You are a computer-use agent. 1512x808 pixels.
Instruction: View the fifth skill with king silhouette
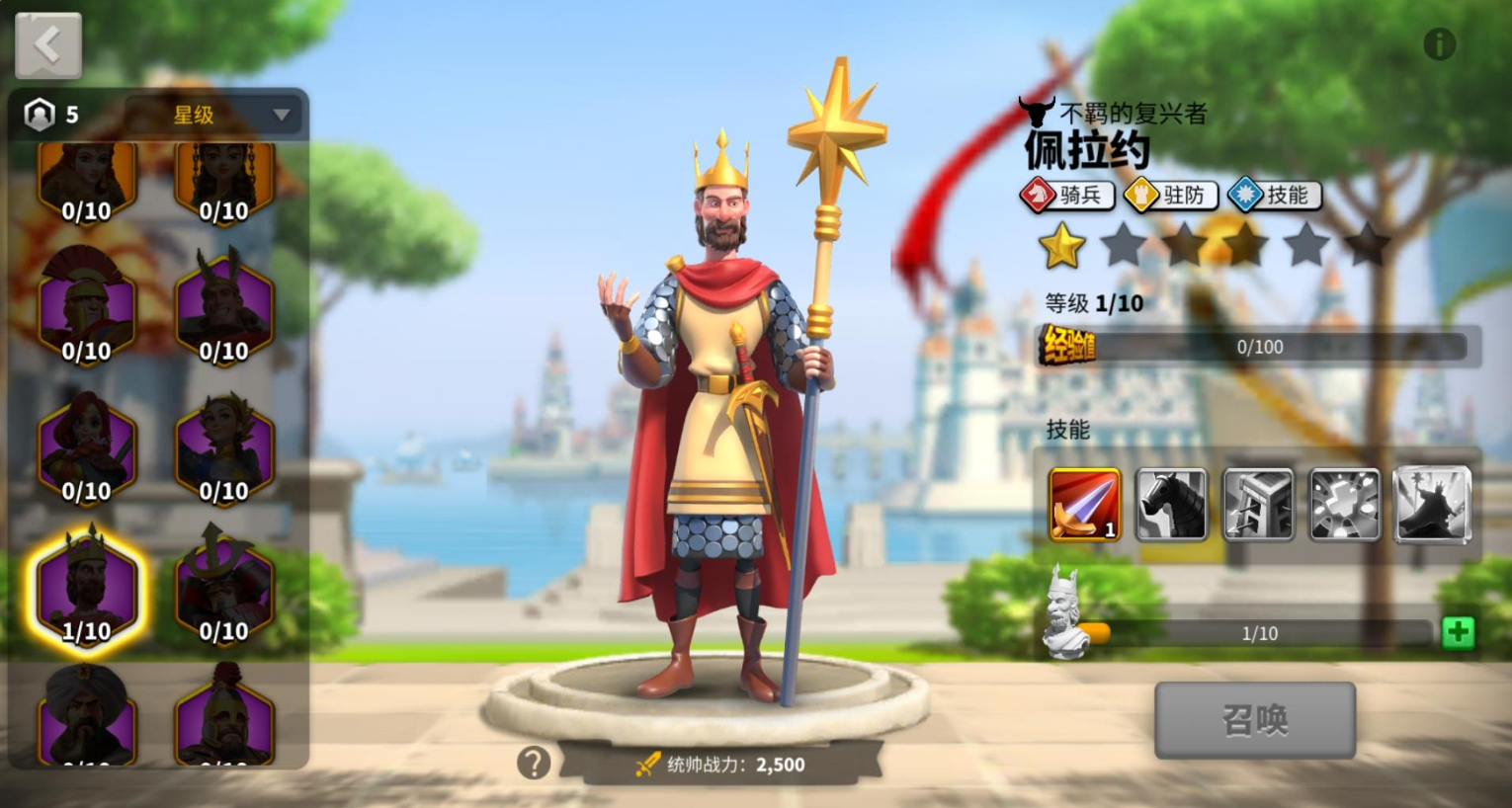(x=1432, y=505)
